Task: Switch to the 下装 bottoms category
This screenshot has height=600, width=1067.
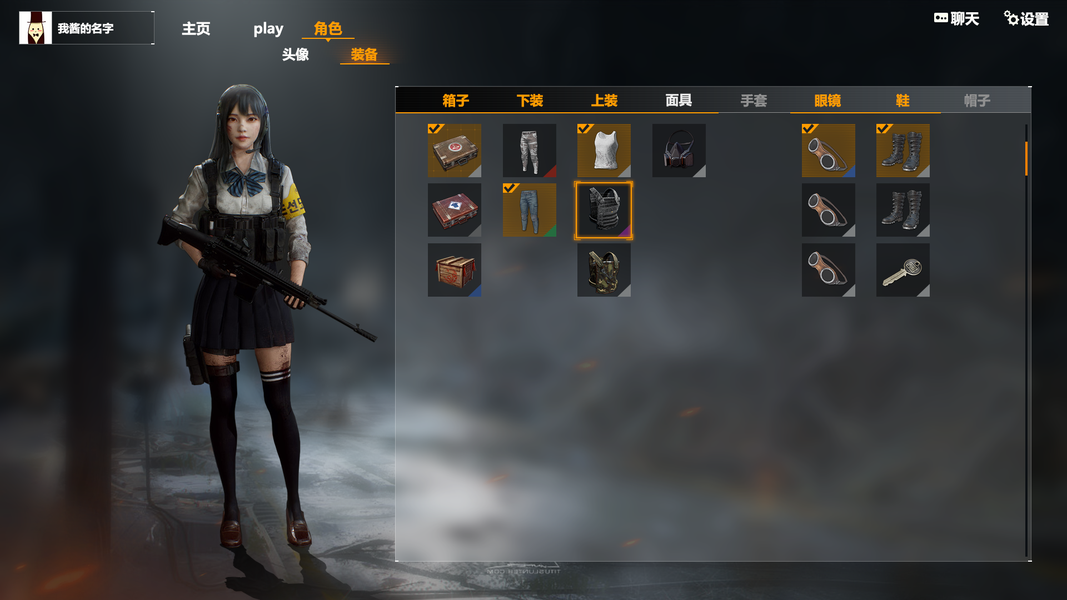Action: pyautogui.click(x=530, y=101)
